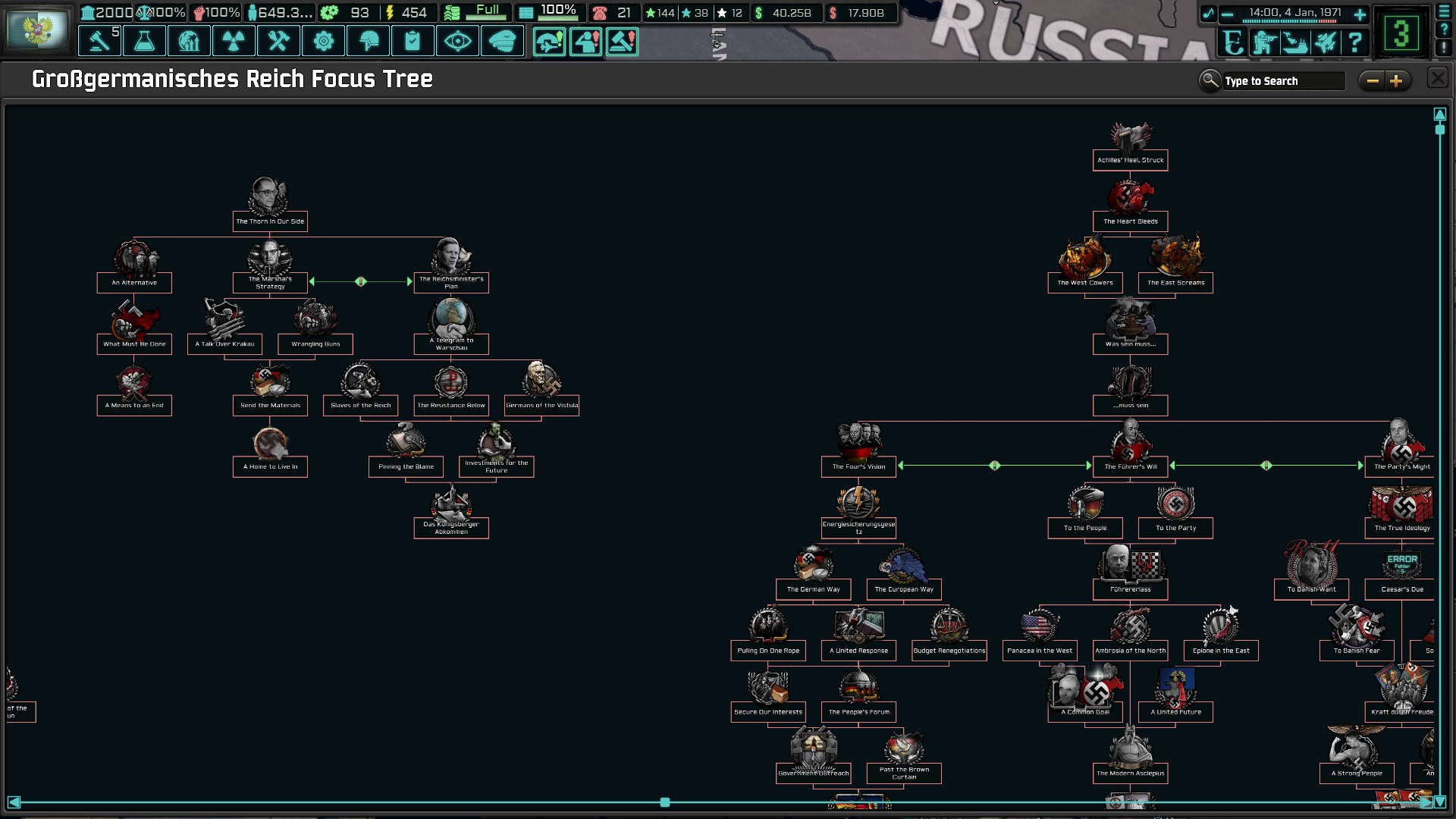Image resolution: width=1456 pixels, height=819 pixels.
Task: Open the nuclear radiation symbol menu
Action: 234,41
